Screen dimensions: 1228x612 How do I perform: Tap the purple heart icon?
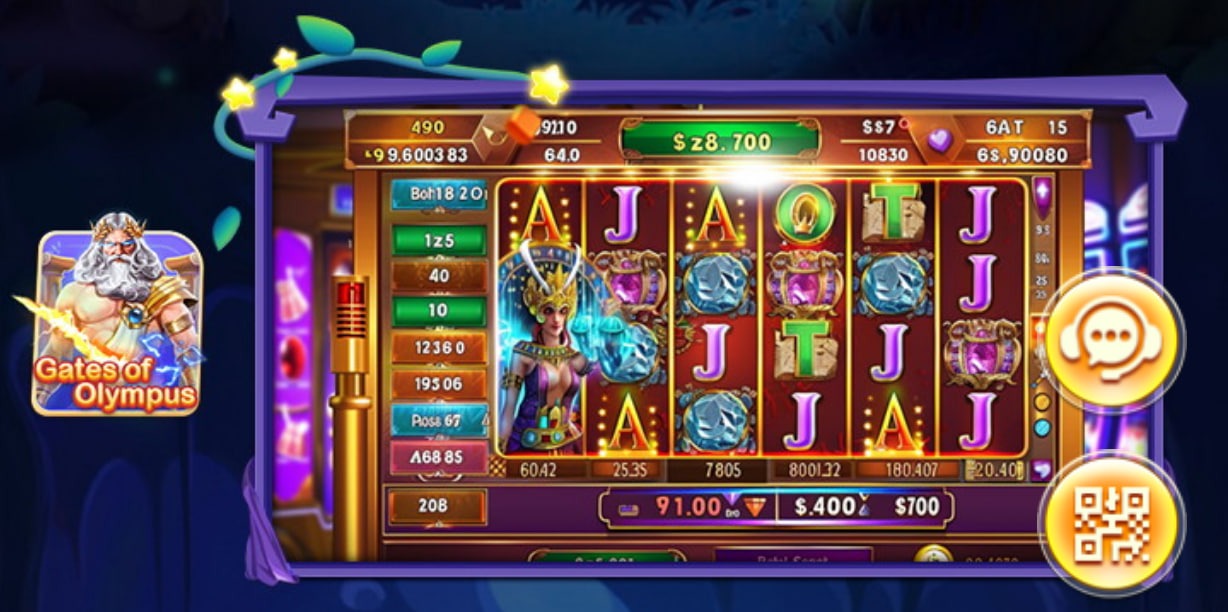939,141
